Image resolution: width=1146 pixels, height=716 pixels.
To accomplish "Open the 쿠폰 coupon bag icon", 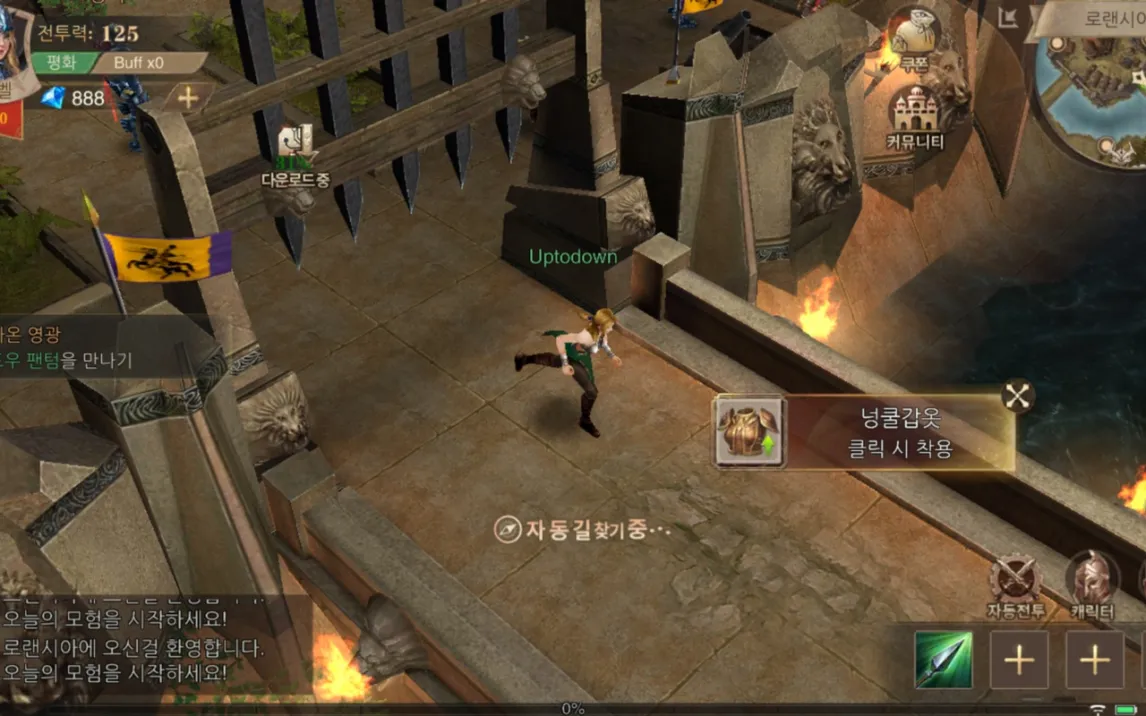I will 913,38.
